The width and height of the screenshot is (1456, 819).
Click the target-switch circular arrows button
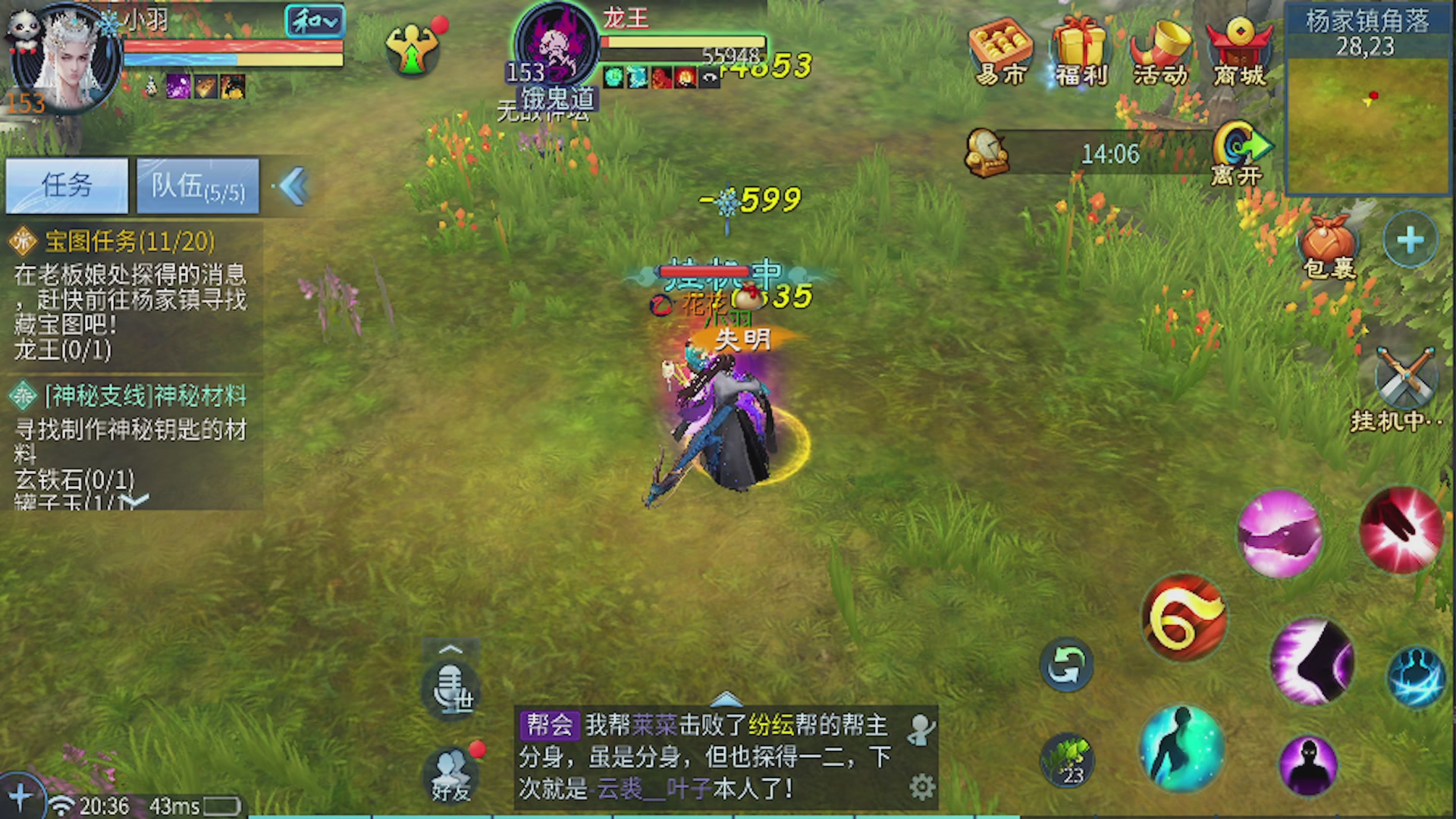[1068, 667]
